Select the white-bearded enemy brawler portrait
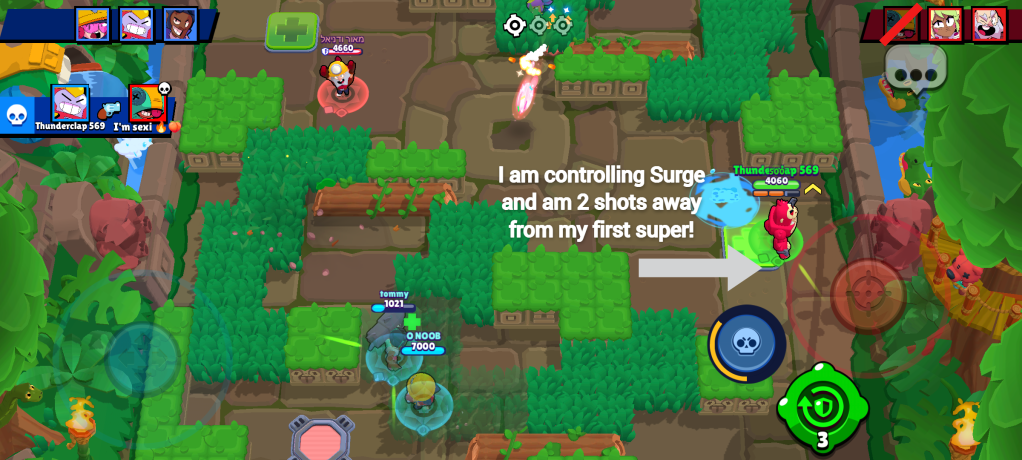Viewport: 1022px width, 460px height. pyautogui.click(x=989, y=24)
